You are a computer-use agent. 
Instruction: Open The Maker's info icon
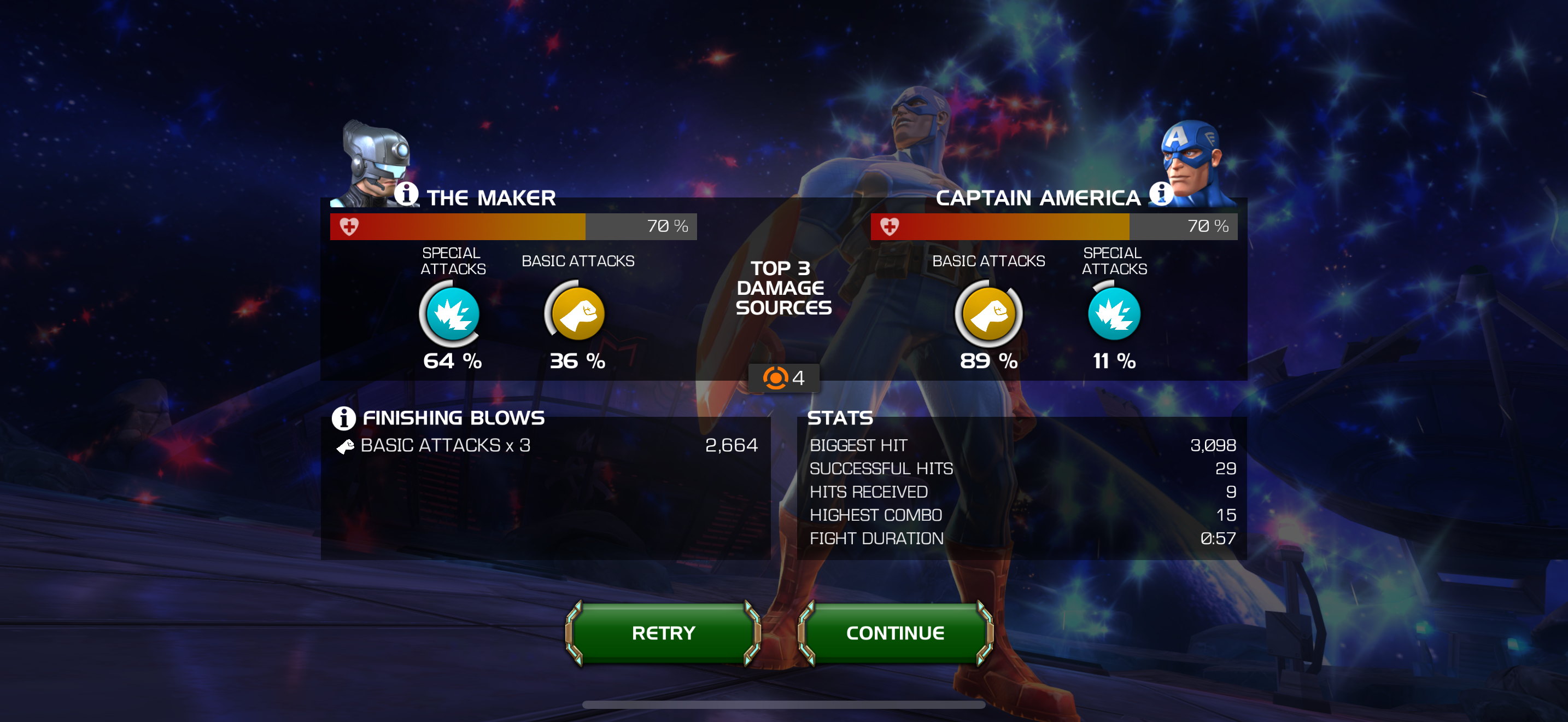coord(406,194)
